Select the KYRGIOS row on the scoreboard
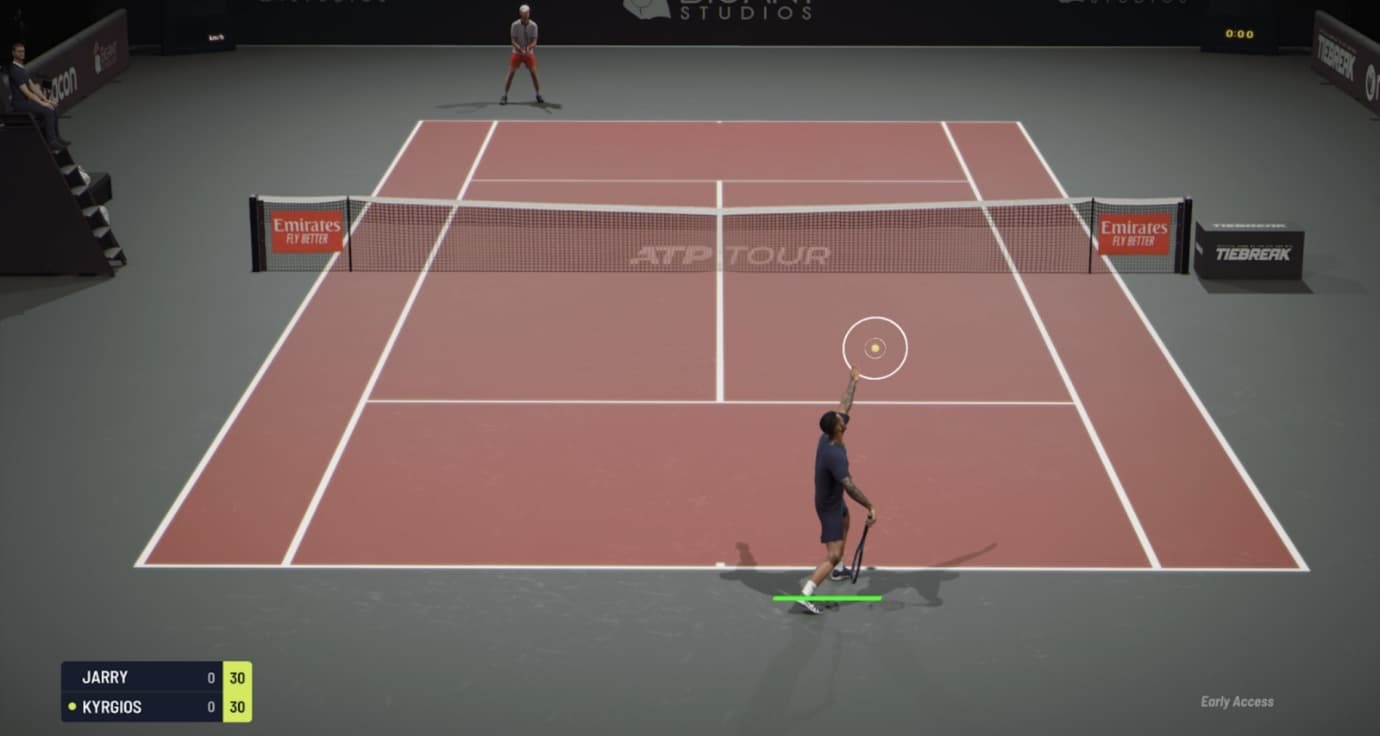The image size is (1380, 736). tap(140, 707)
